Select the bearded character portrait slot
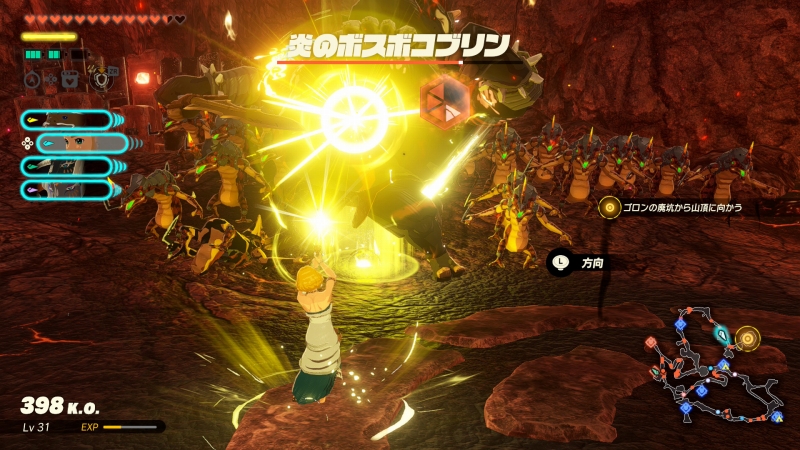The height and width of the screenshot is (450, 800). click(68, 121)
